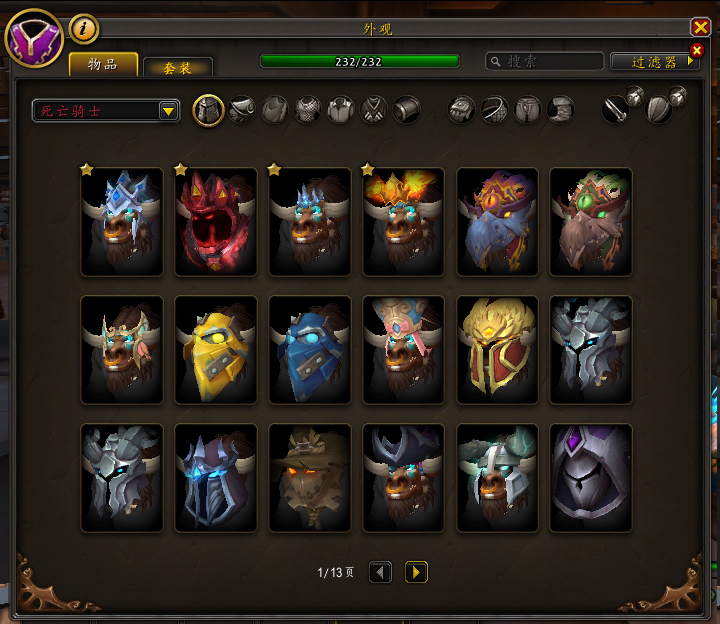The width and height of the screenshot is (720, 624).
Task: Go to the previous appearance page
Action: click(380, 572)
